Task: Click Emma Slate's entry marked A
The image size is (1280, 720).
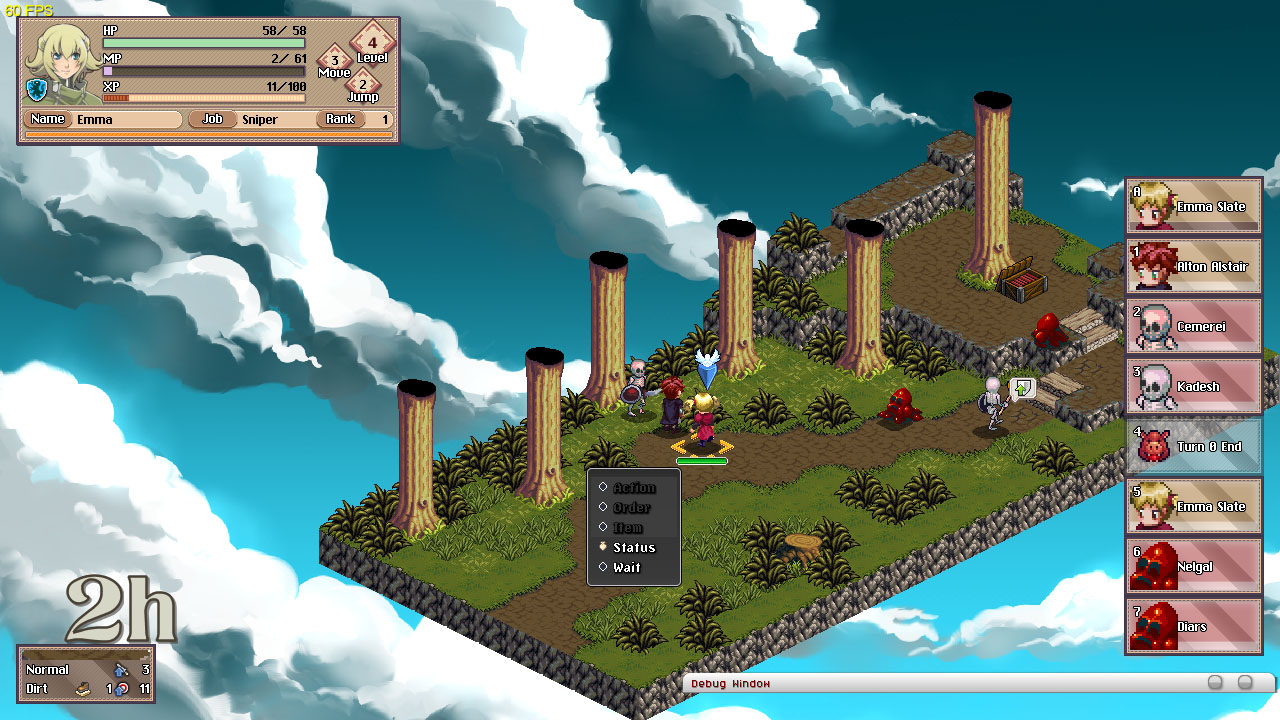Action: tap(1194, 207)
